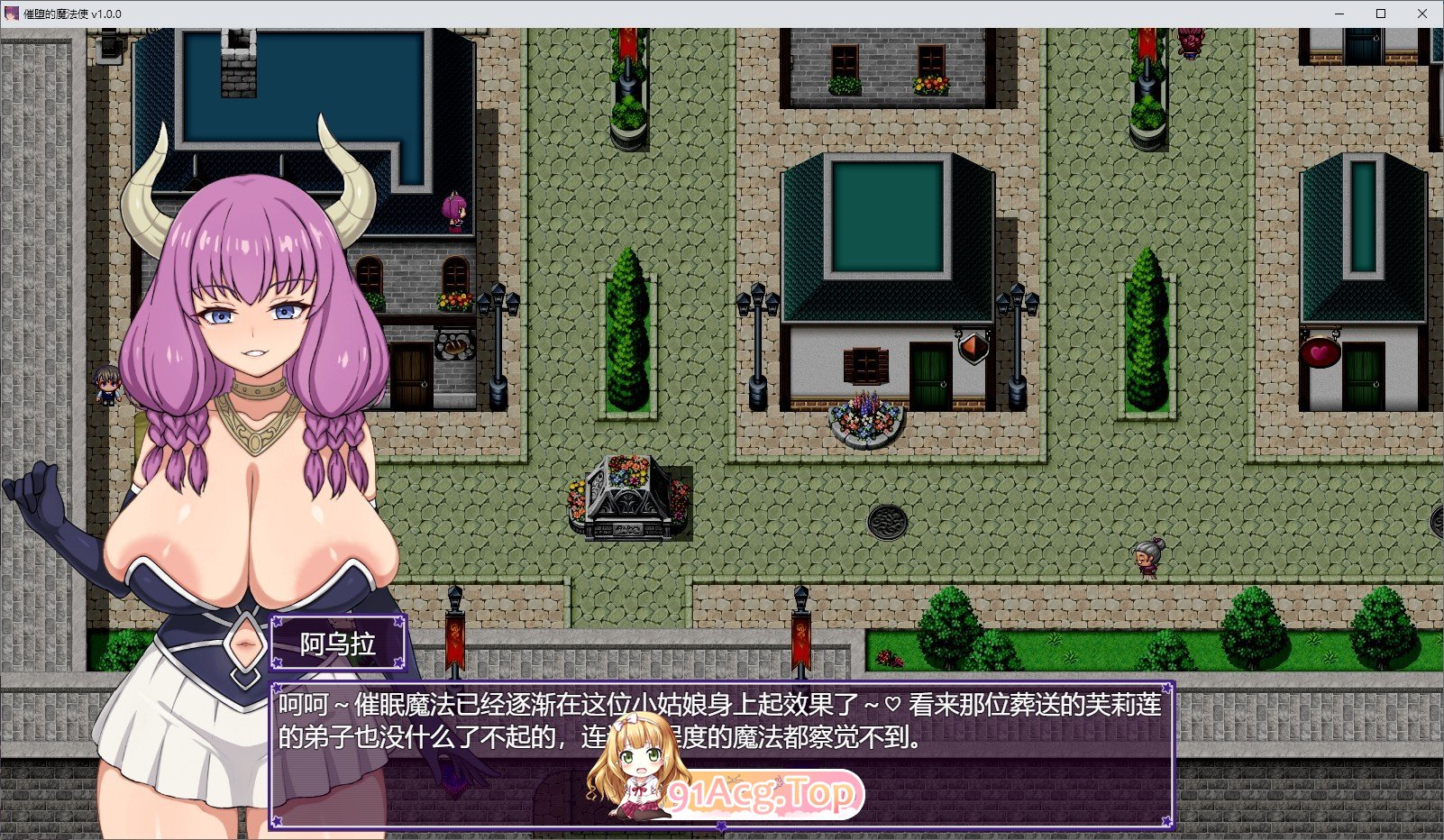The image size is (1444, 840).
Task: Click the game icon in the title bar
Action: (10, 14)
